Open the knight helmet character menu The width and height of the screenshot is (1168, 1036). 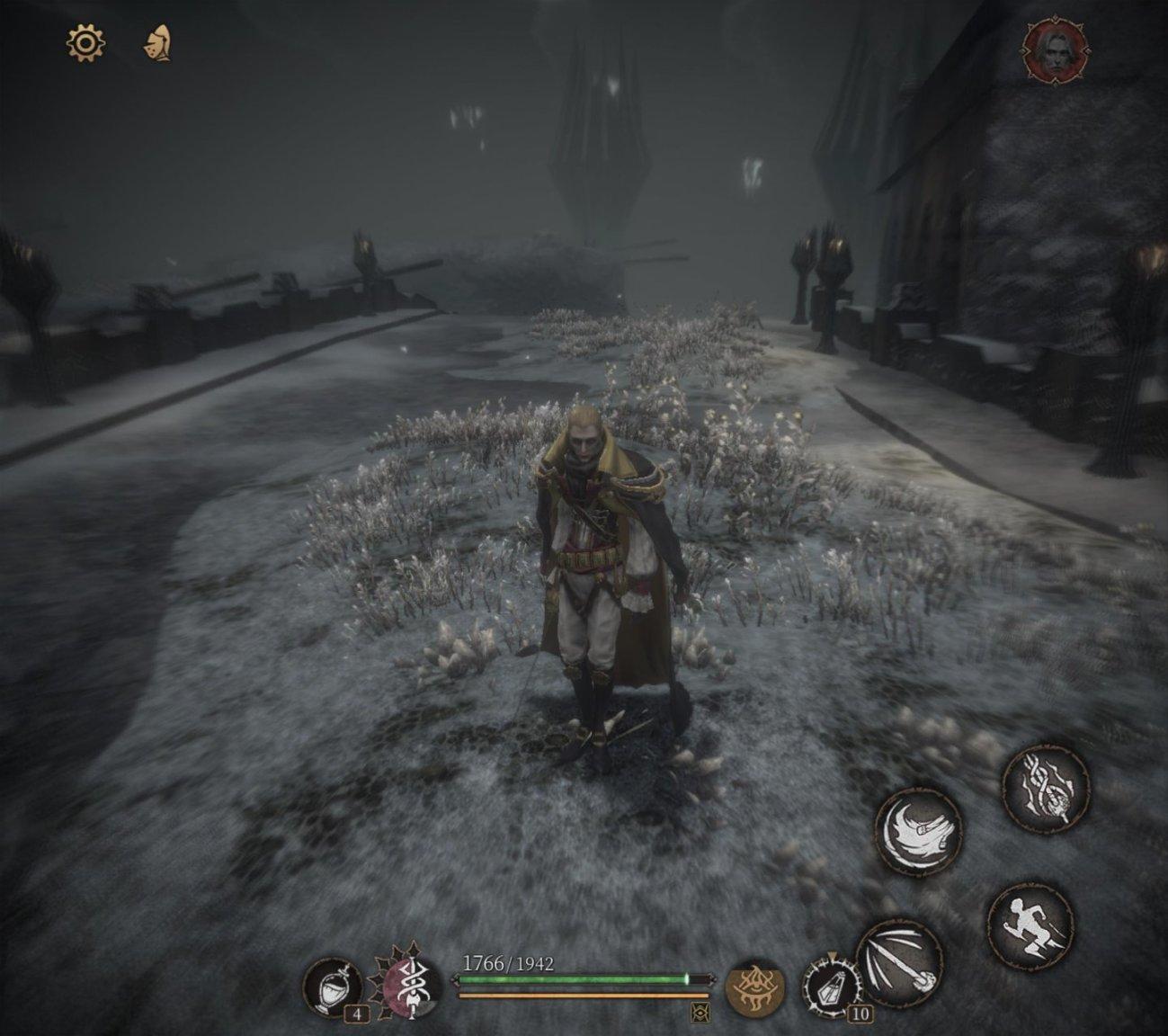click(158, 43)
